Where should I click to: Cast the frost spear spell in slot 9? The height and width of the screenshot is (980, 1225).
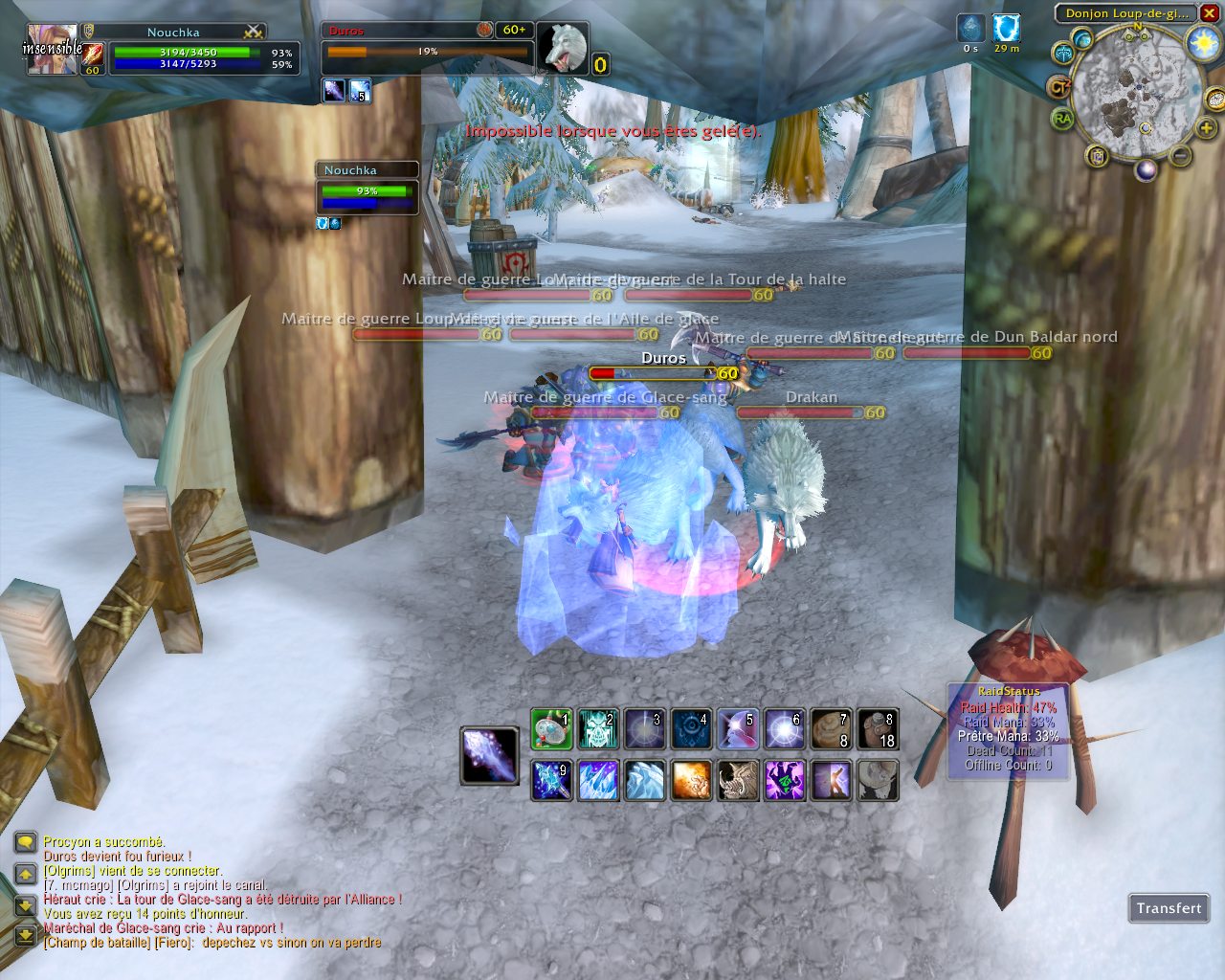pyautogui.click(x=552, y=780)
